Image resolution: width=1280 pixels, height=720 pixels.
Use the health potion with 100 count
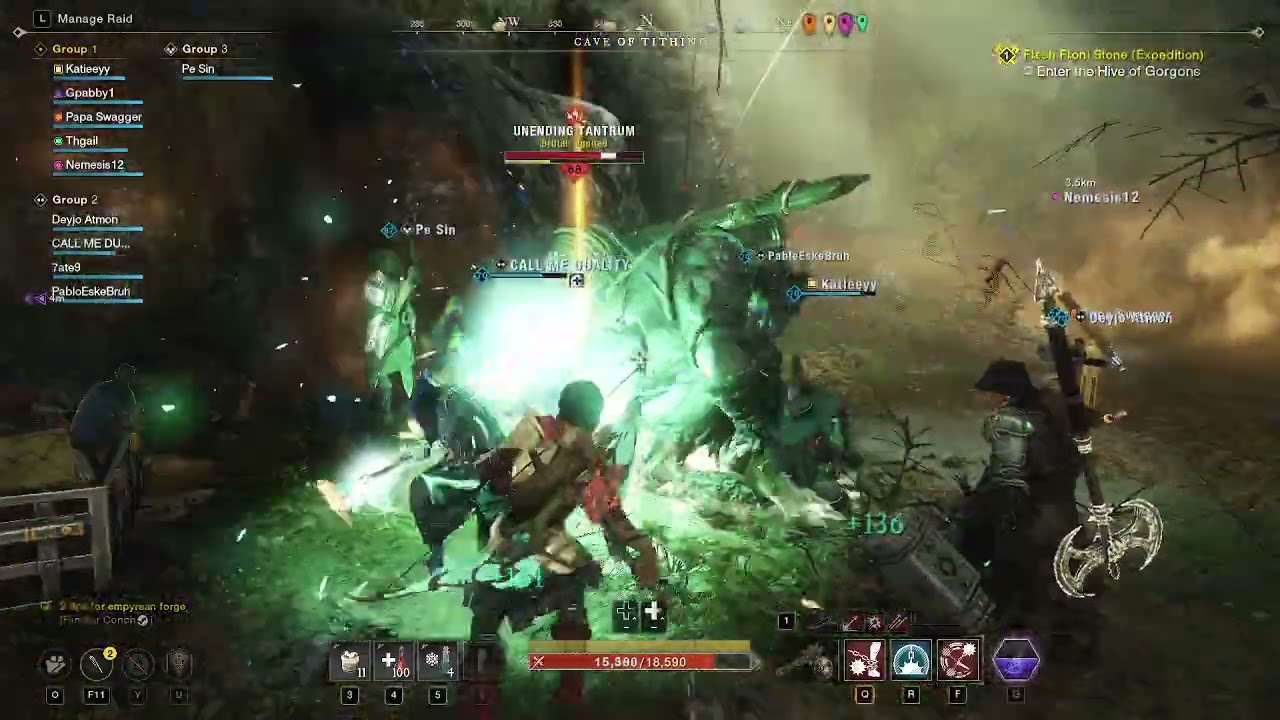[394, 662]
